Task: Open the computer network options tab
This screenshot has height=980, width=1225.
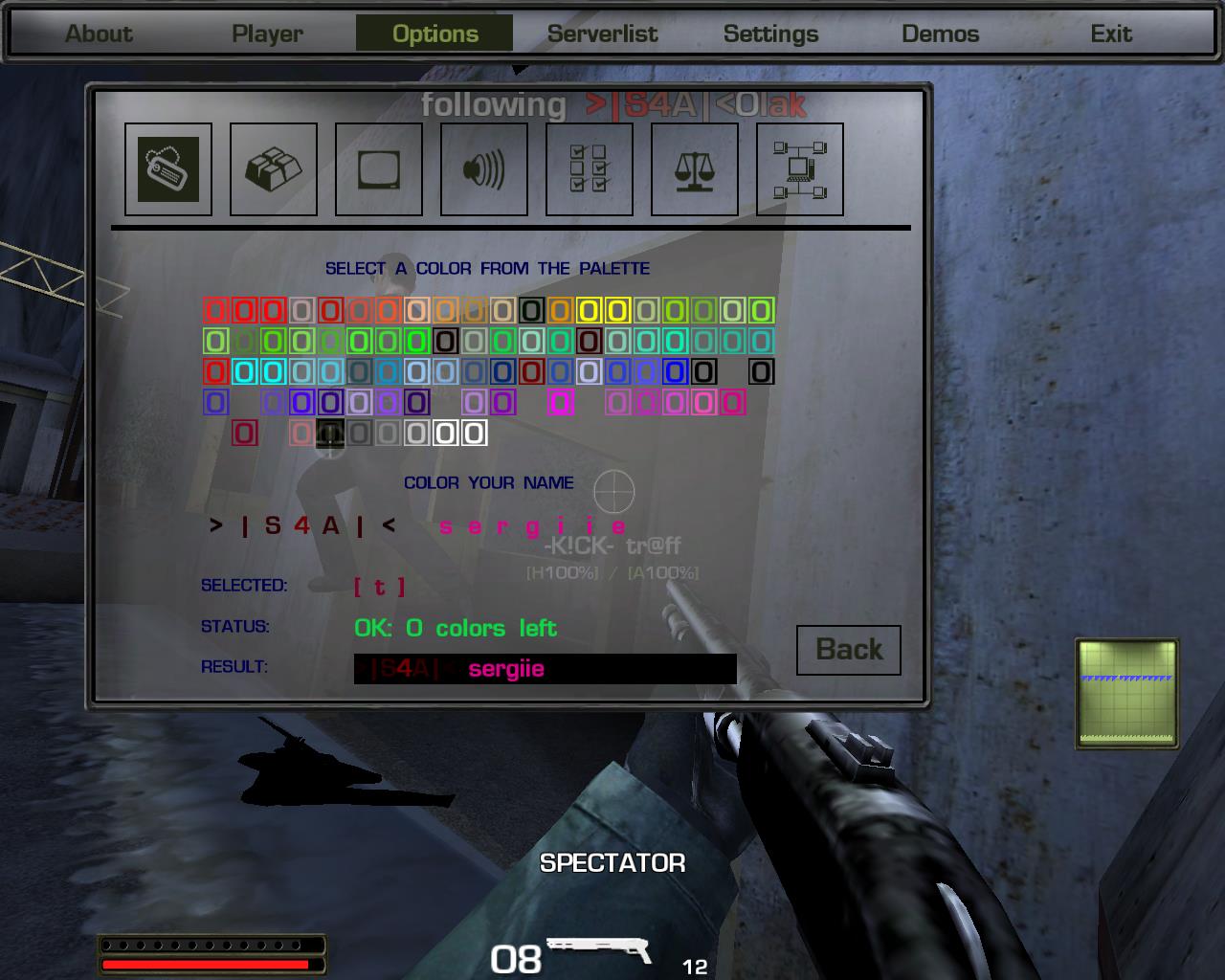Action: 800,169
